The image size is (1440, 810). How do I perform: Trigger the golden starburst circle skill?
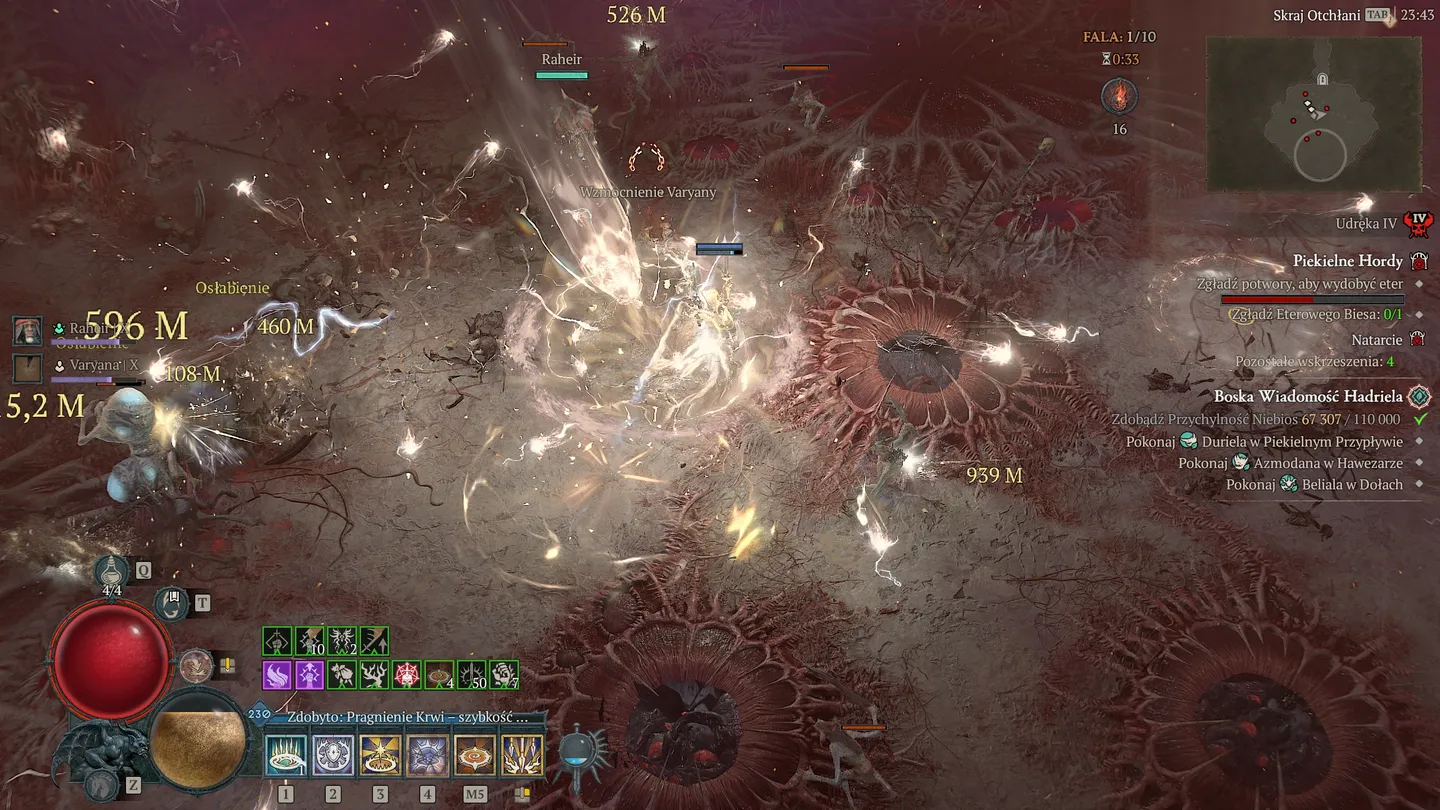click(x=380, y=755)
